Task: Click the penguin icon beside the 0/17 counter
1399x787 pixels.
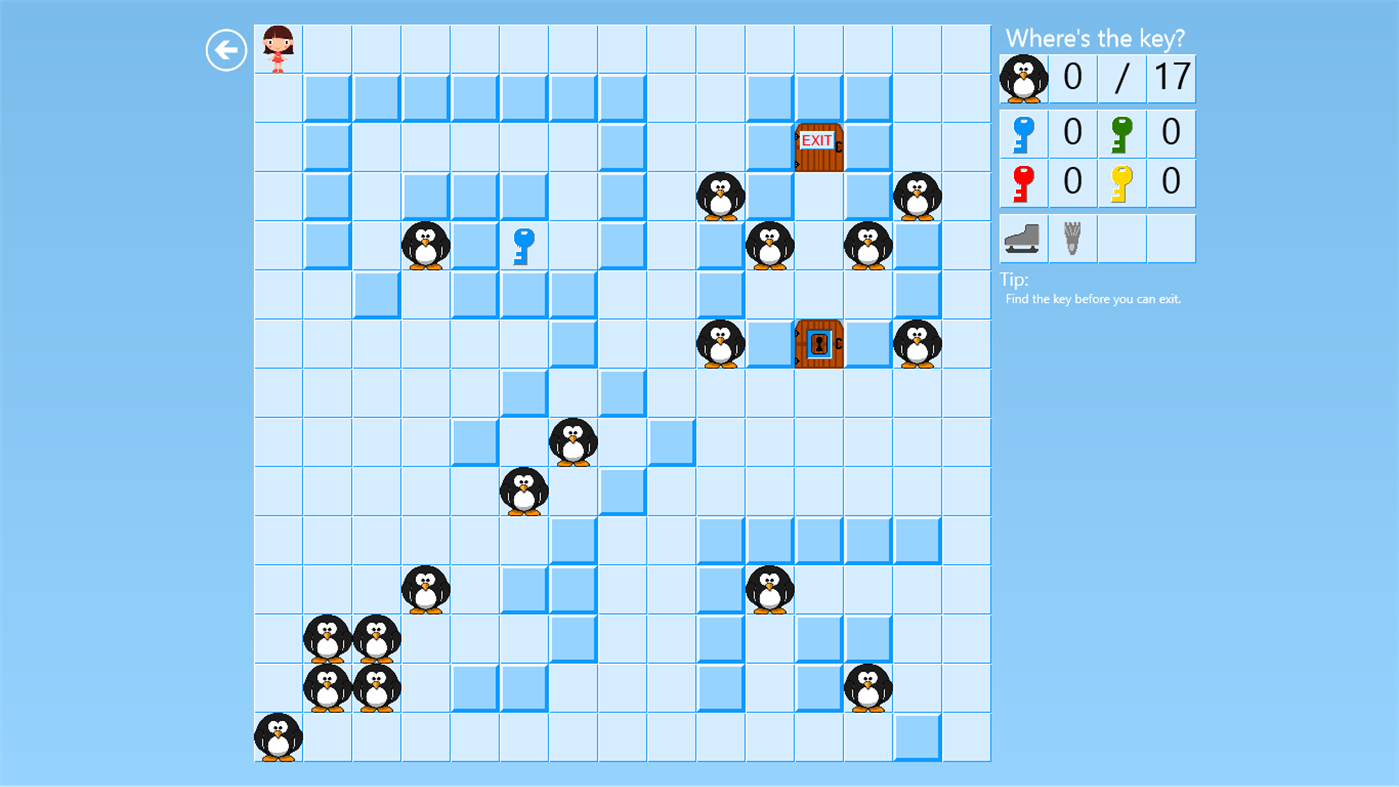Action: [x=1022, y=77]
